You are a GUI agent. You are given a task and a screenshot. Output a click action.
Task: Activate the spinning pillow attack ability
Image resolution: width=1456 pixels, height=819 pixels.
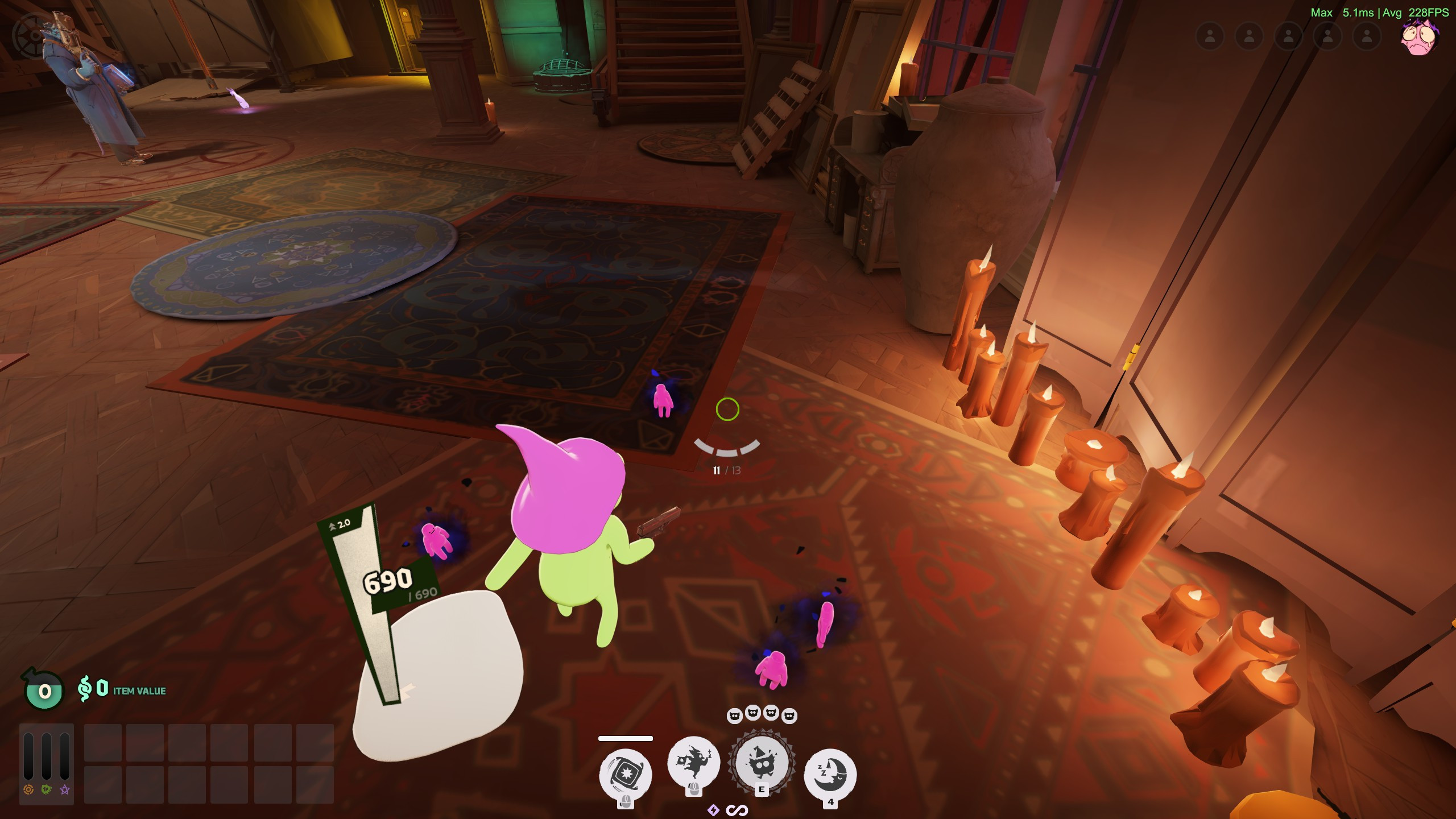point(625,774)
